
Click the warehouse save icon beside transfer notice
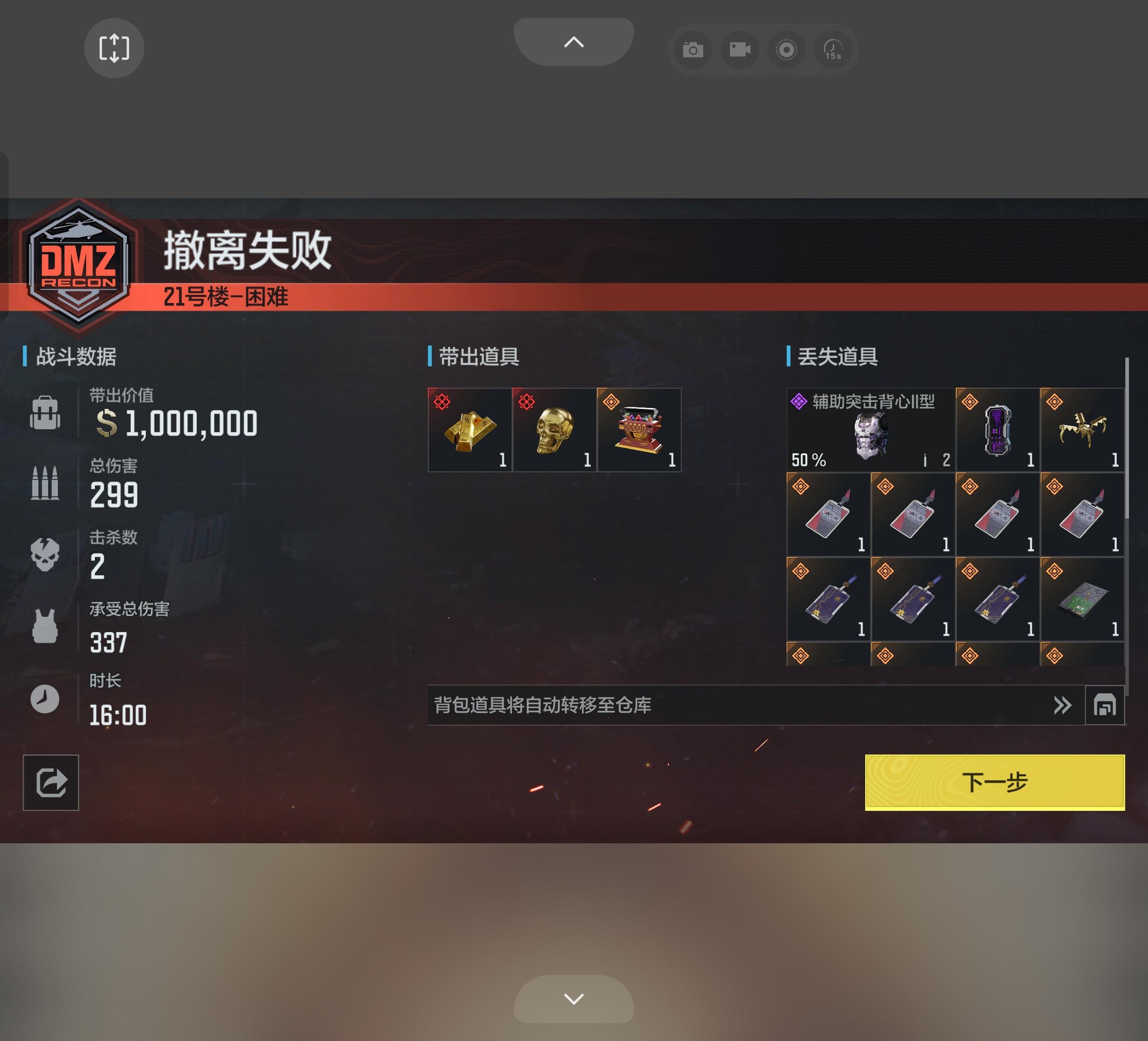(x=1105, y=706)
